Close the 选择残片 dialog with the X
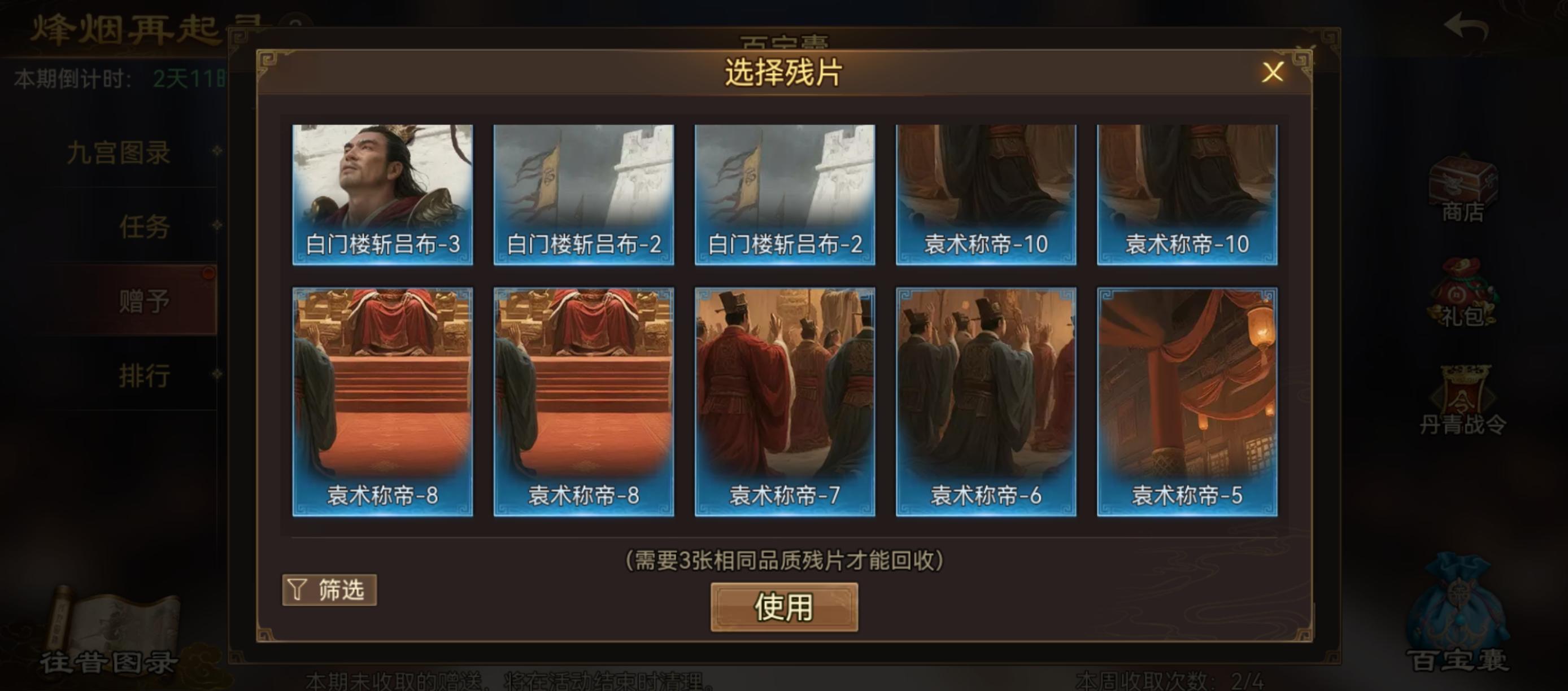The height and width of the screenshot is (691, 1568). tap(1273, 72)
